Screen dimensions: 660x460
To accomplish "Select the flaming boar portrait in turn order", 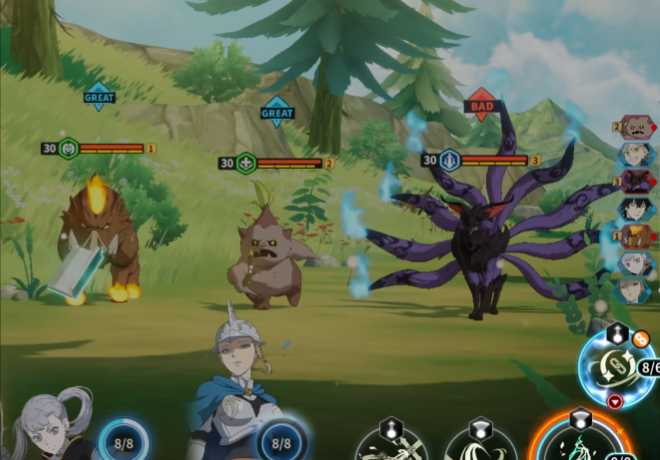I will [x=637, y=236].
